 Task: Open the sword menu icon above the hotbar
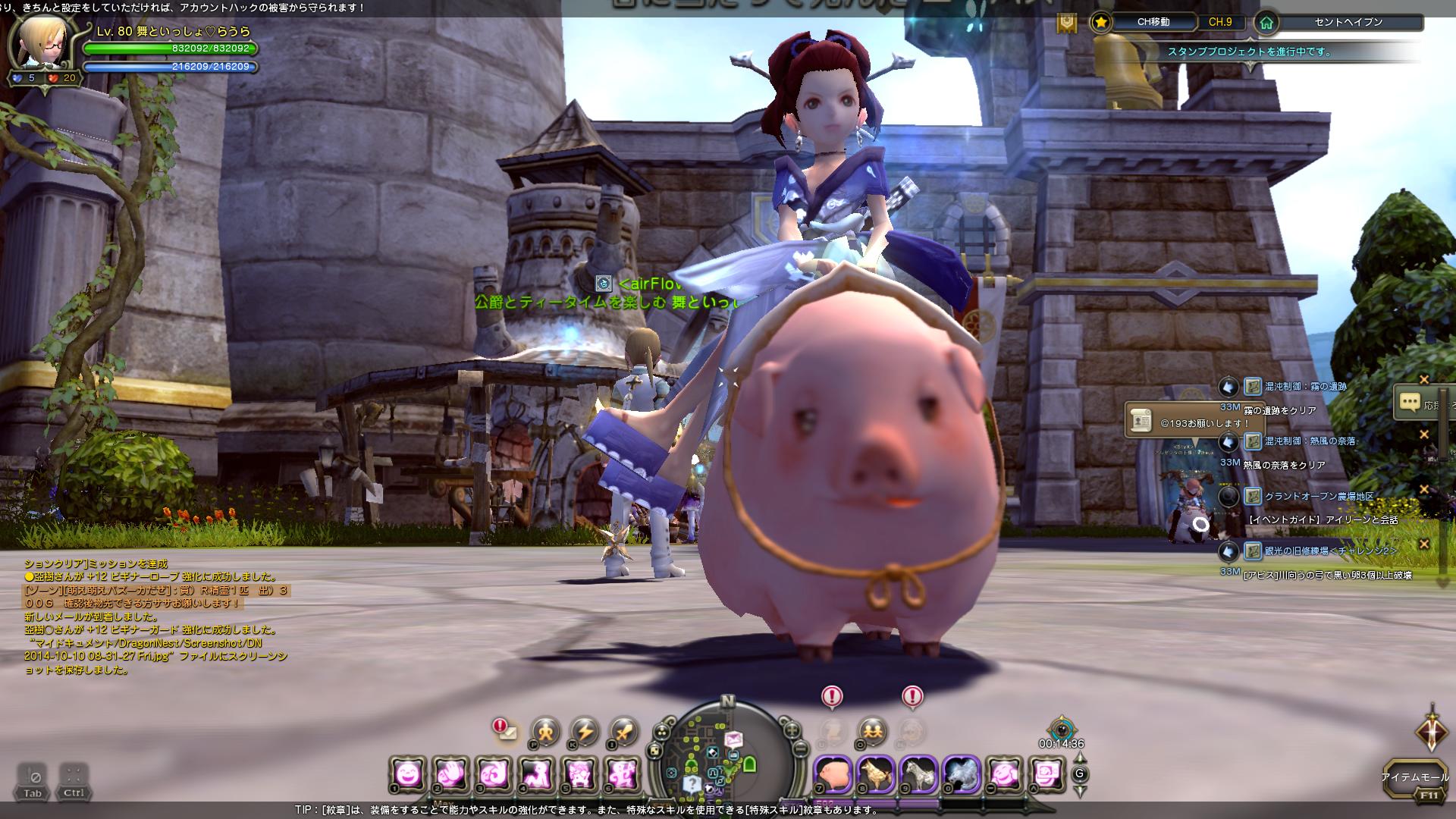pos(624,732)
